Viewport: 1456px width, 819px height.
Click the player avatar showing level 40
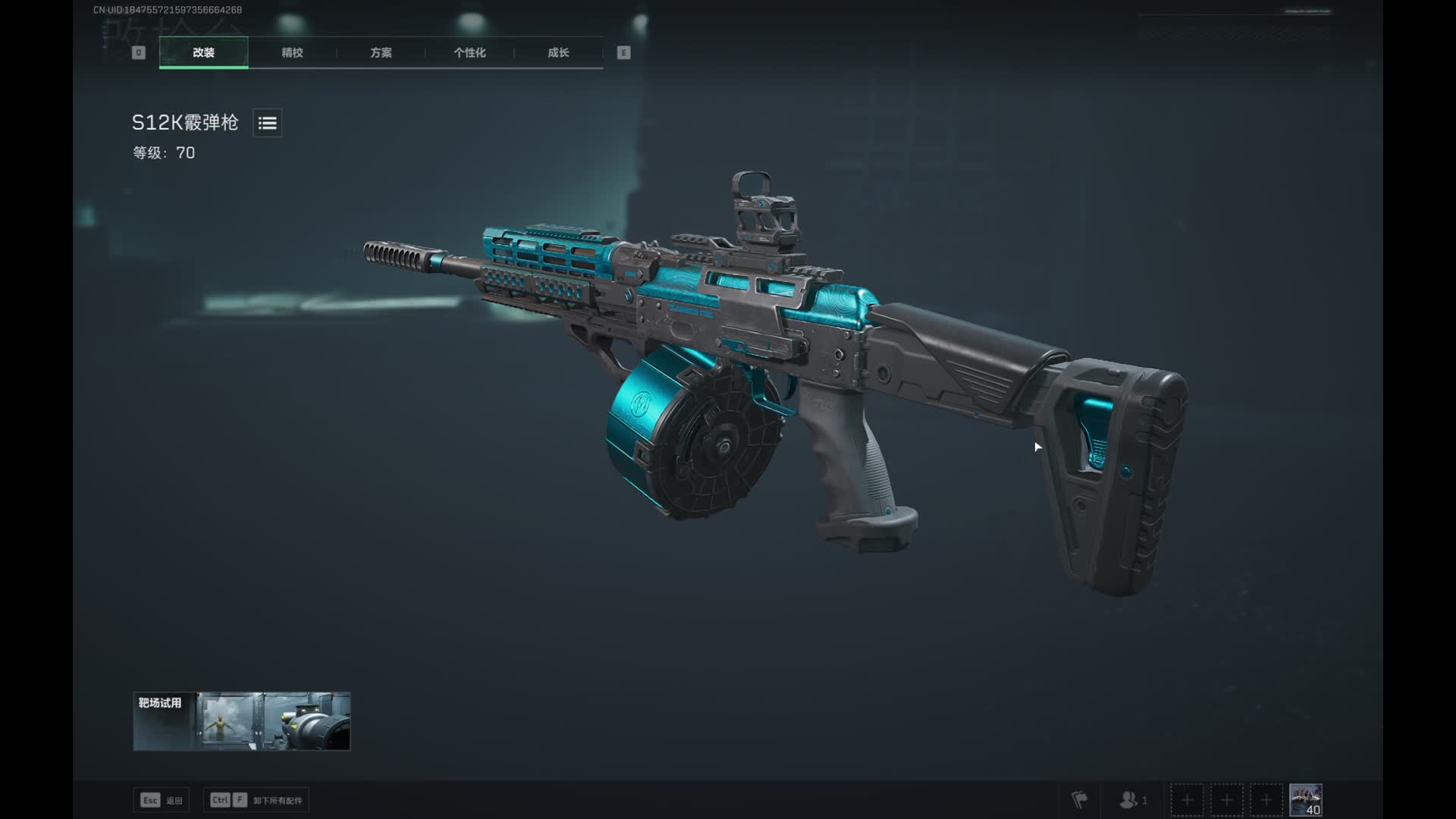(1305, 799)
